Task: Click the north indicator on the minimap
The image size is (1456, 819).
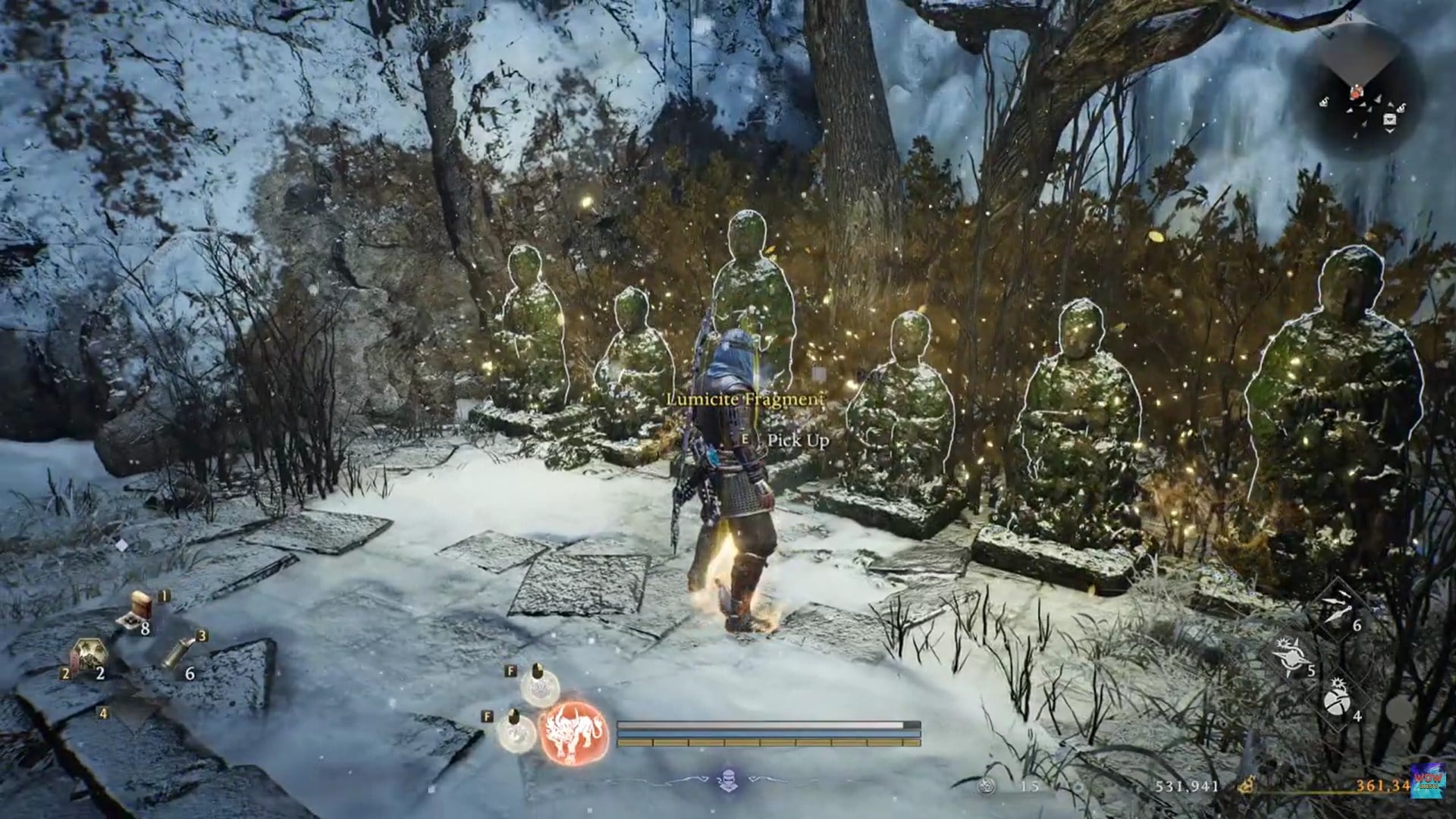Action: click(1348, 17)
